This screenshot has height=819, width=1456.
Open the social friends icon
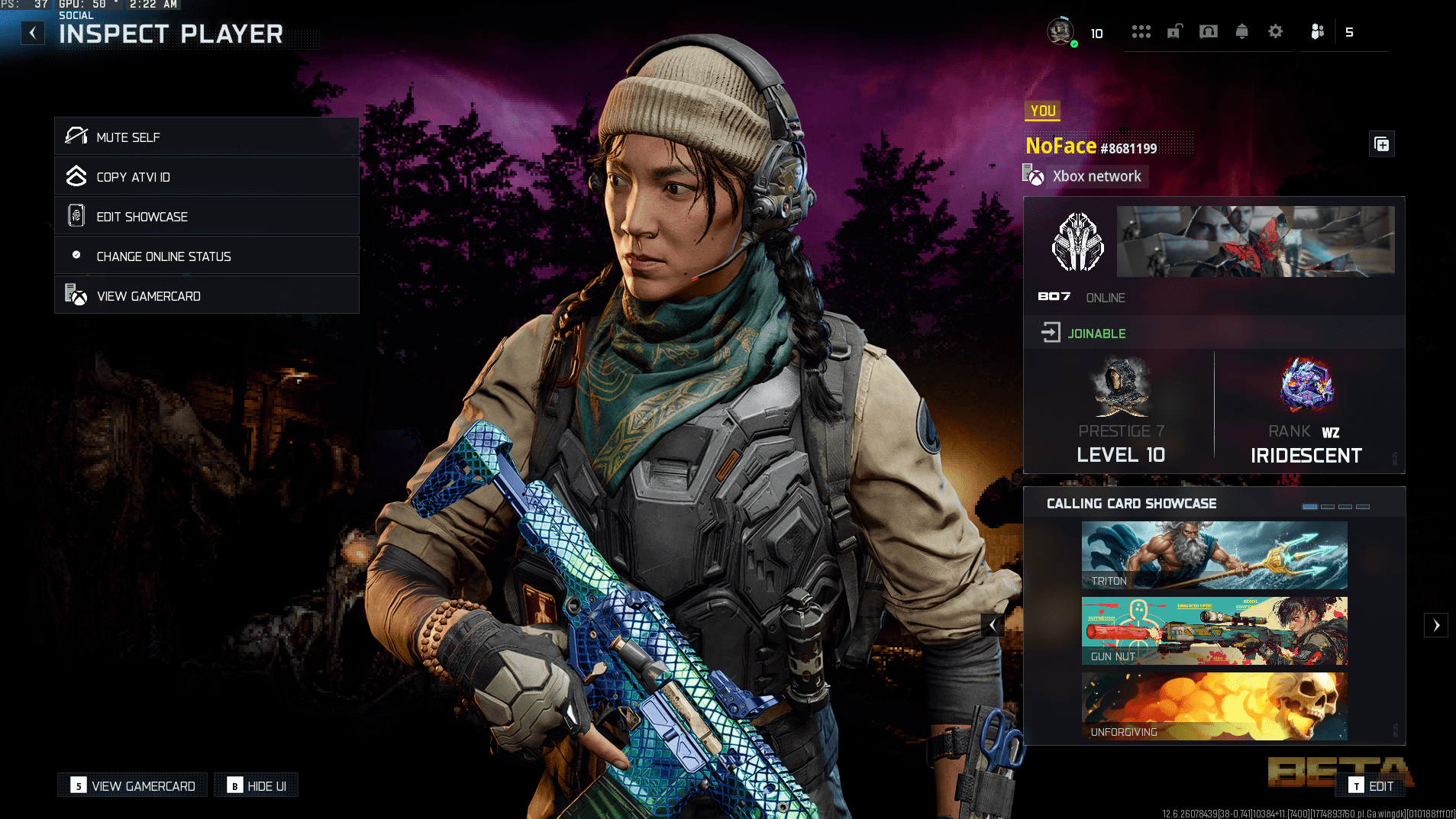1317,32
